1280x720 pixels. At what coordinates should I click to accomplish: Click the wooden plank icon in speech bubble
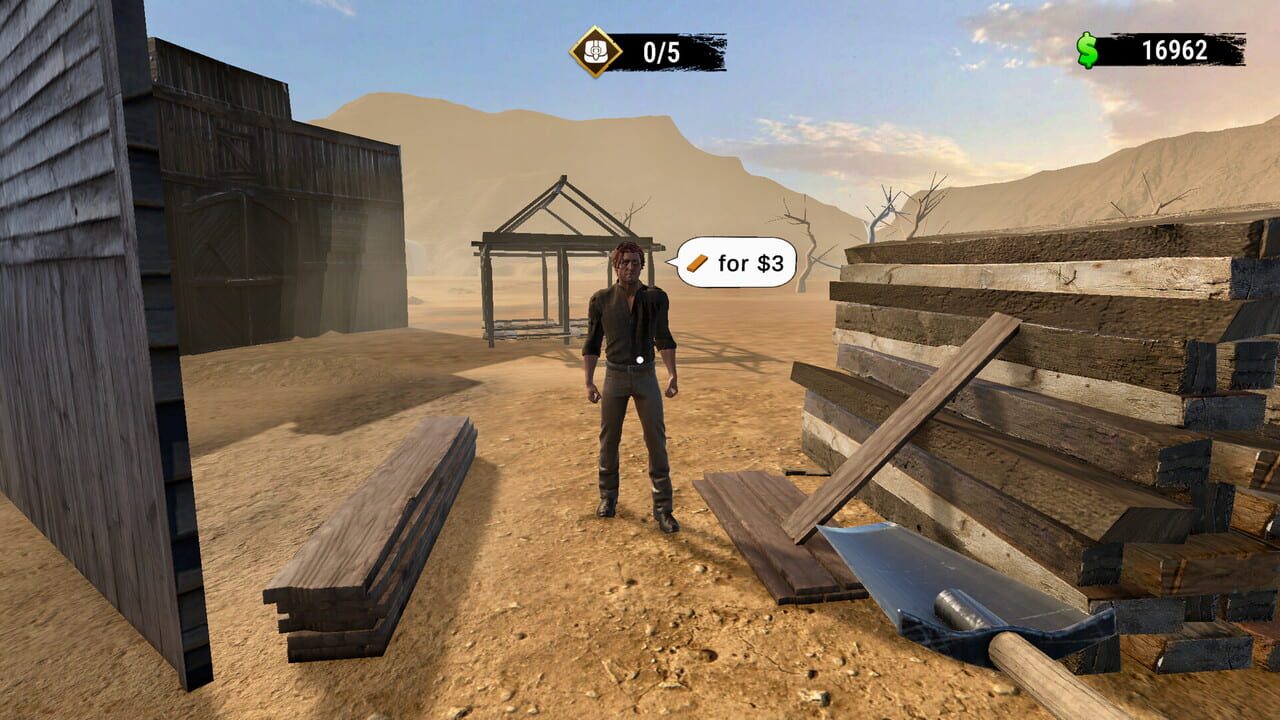697,263
